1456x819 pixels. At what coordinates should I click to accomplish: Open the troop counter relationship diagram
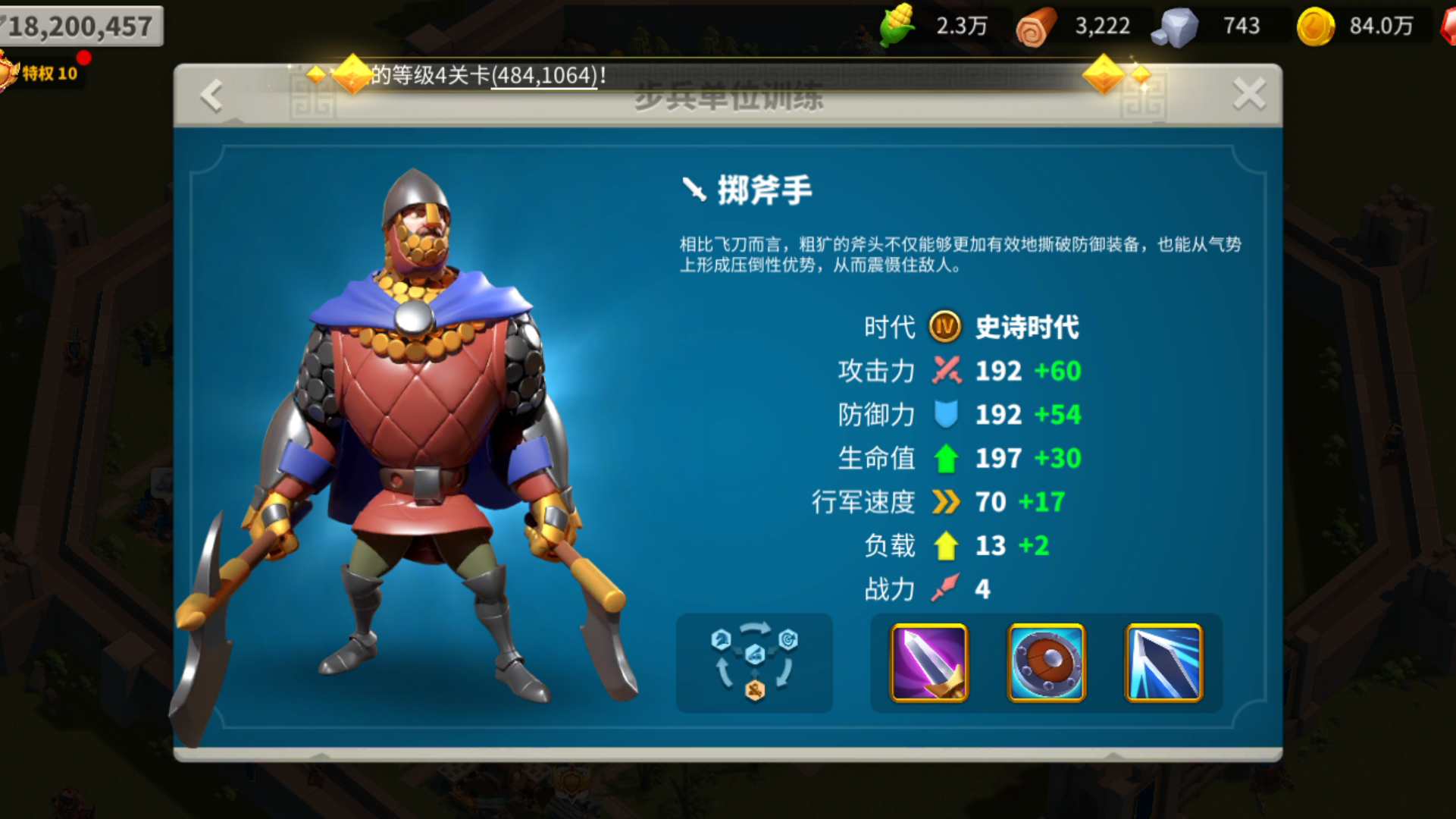point(753,661)
